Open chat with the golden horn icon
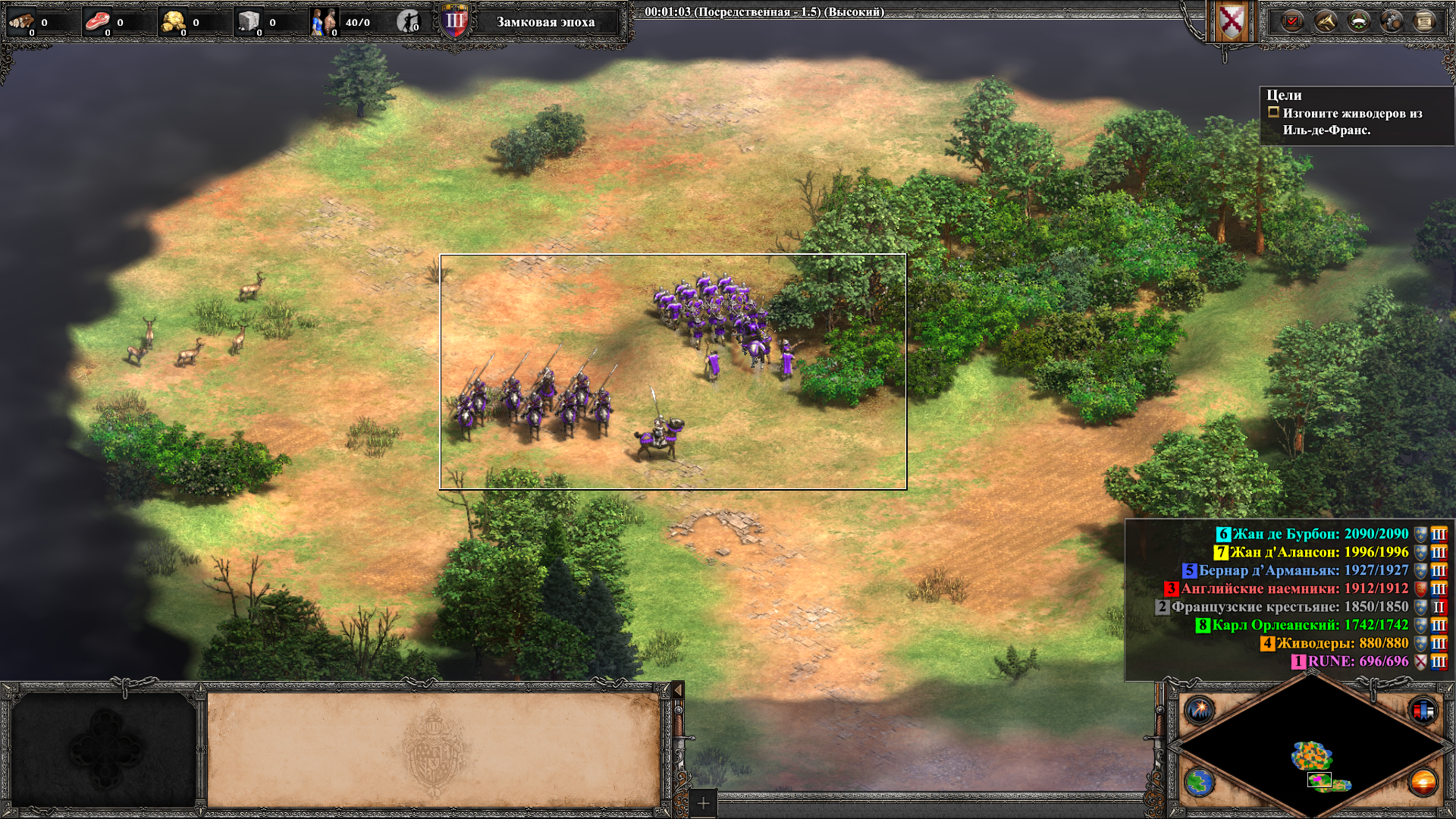The width and height of the screenshot is (1456, 819). point(1326,21)
